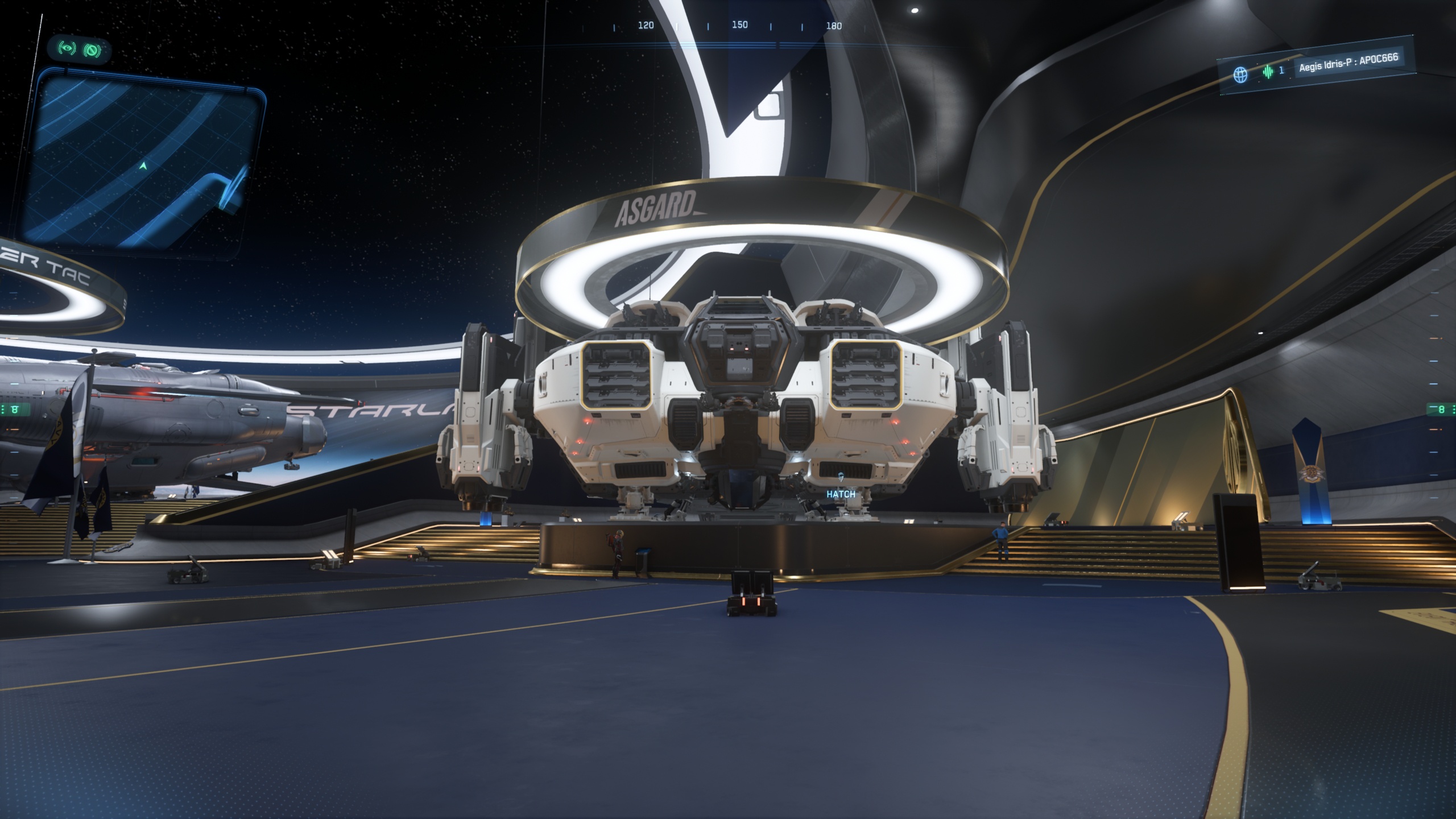Image resolution: width=1456 pixels, height=819 pixels.
Task: Open the globe comms icon
Action: (1240, 74)
